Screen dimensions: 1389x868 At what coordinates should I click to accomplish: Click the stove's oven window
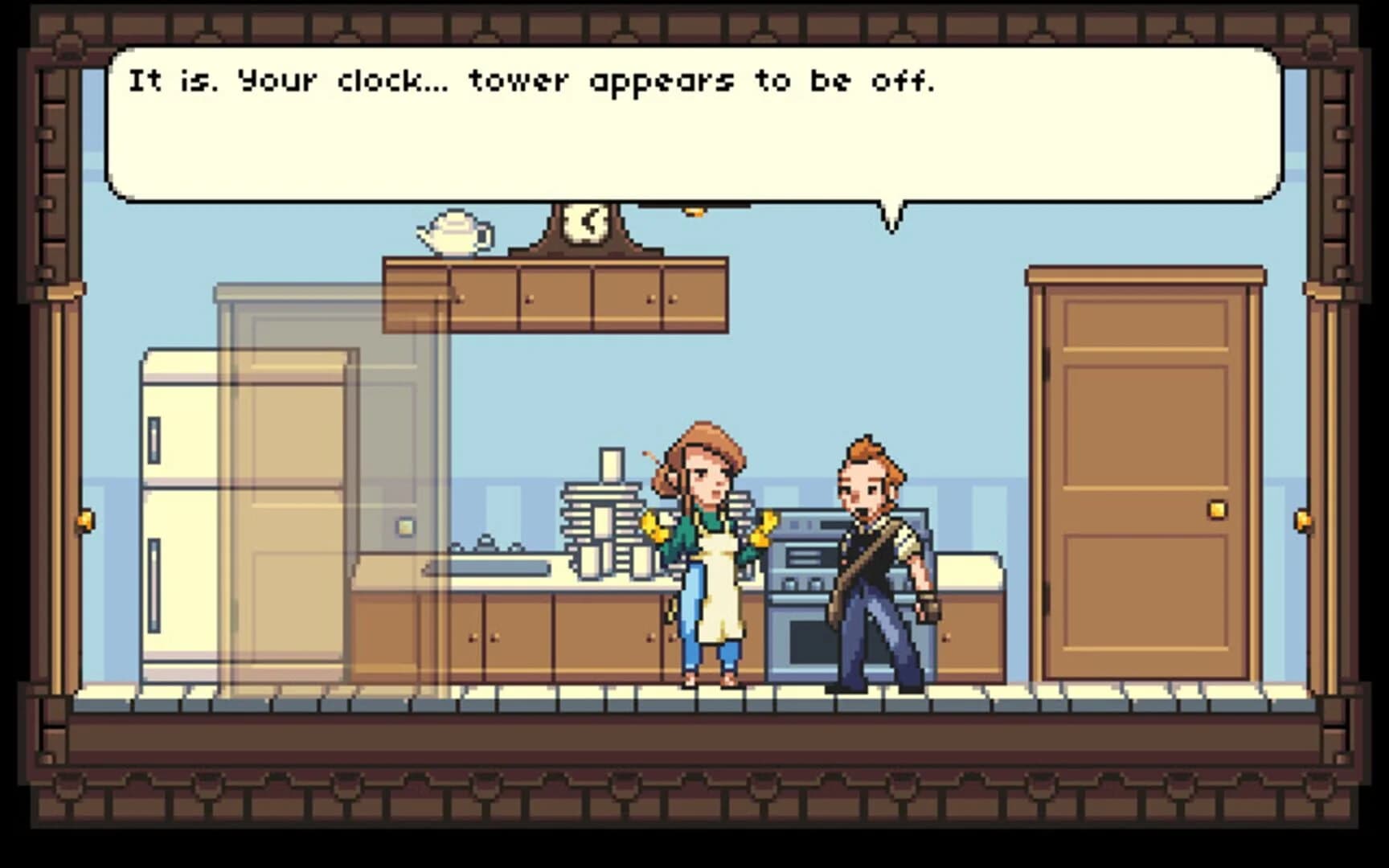coord(809,643)
